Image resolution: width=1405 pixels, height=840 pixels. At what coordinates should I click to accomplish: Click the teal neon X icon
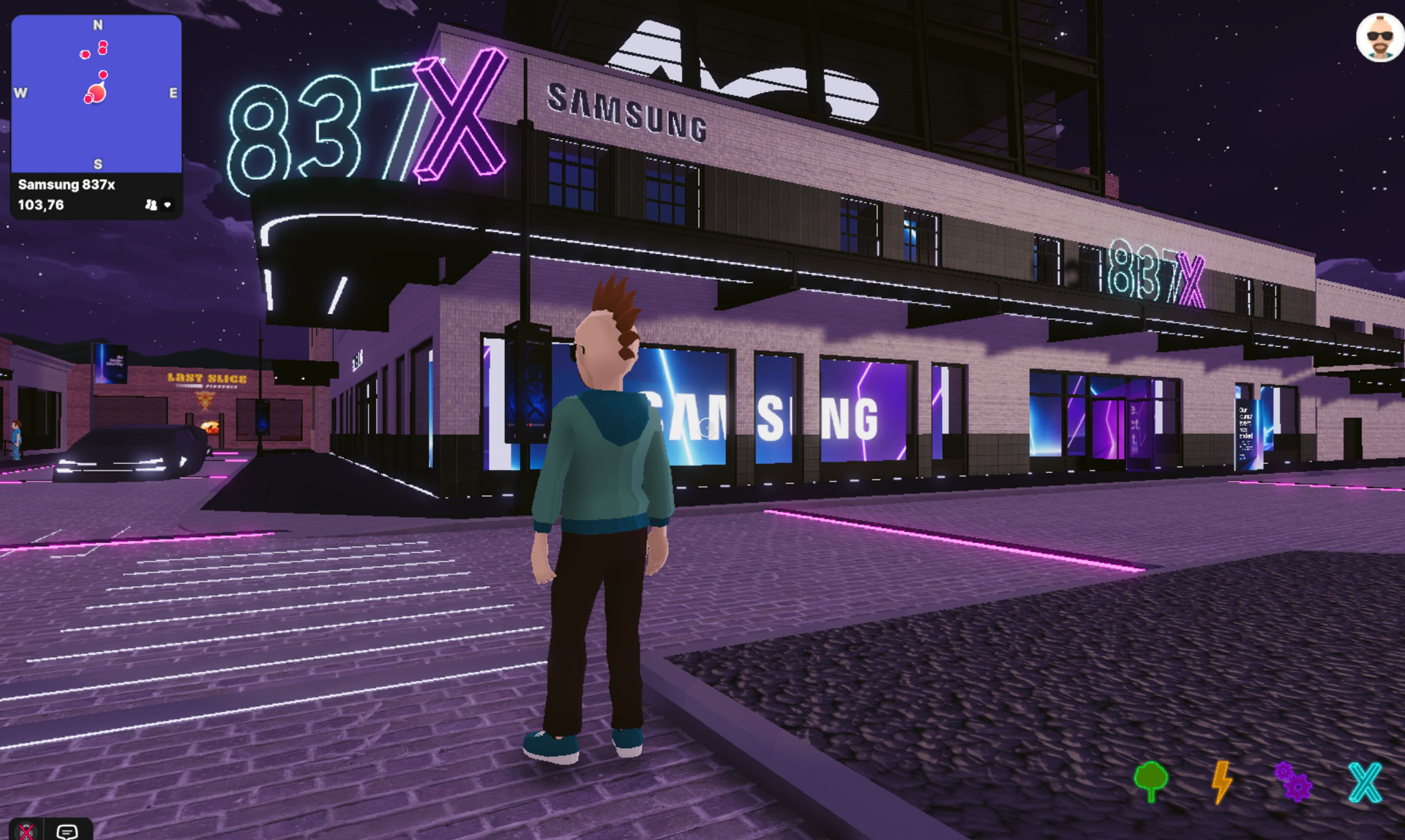(1365, 781)
